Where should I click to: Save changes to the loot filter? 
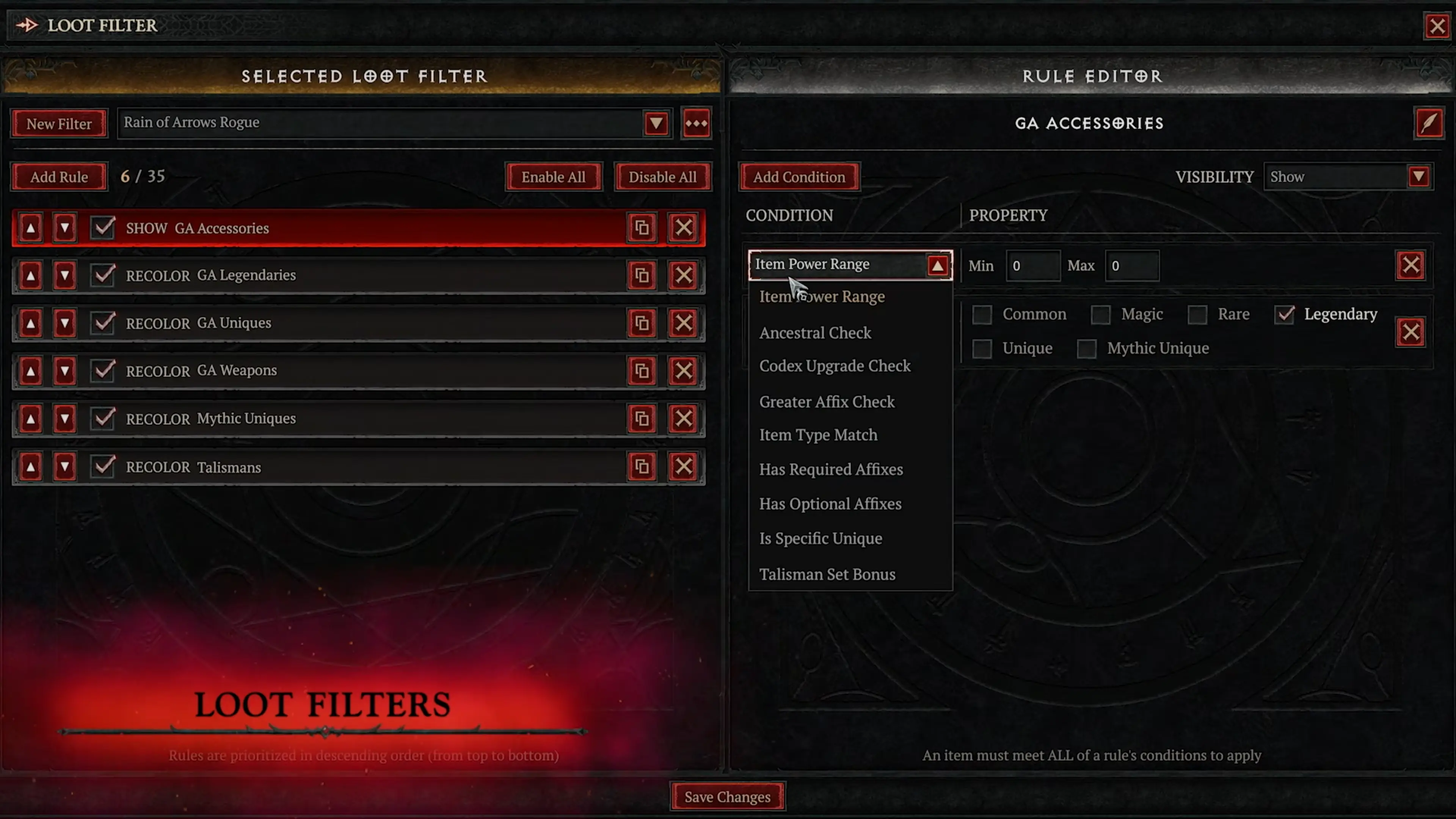(x=727, y=796)
